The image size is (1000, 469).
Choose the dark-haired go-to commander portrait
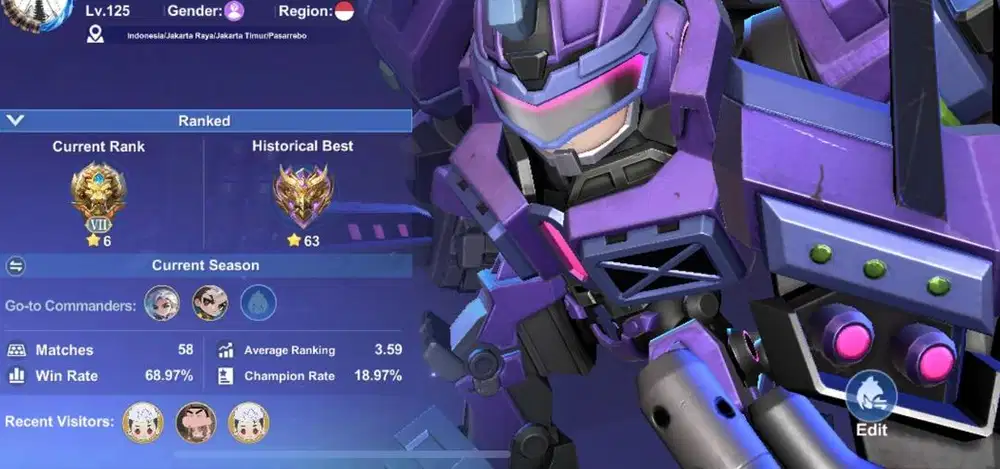[210, 303]
